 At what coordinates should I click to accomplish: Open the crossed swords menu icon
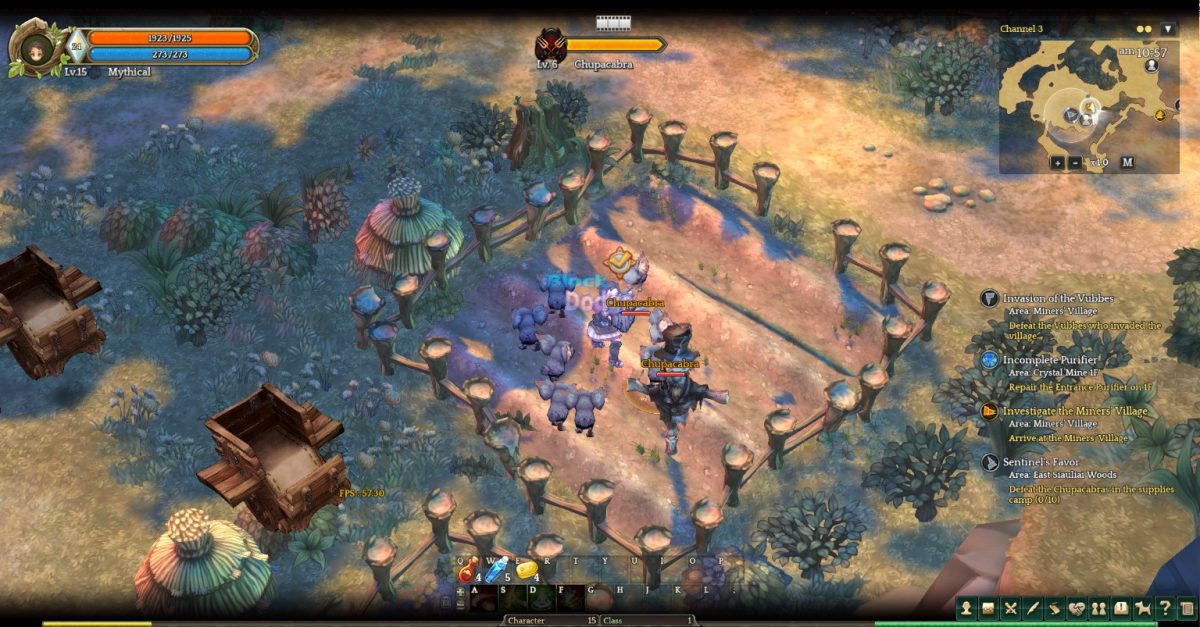click(1011, 608)
